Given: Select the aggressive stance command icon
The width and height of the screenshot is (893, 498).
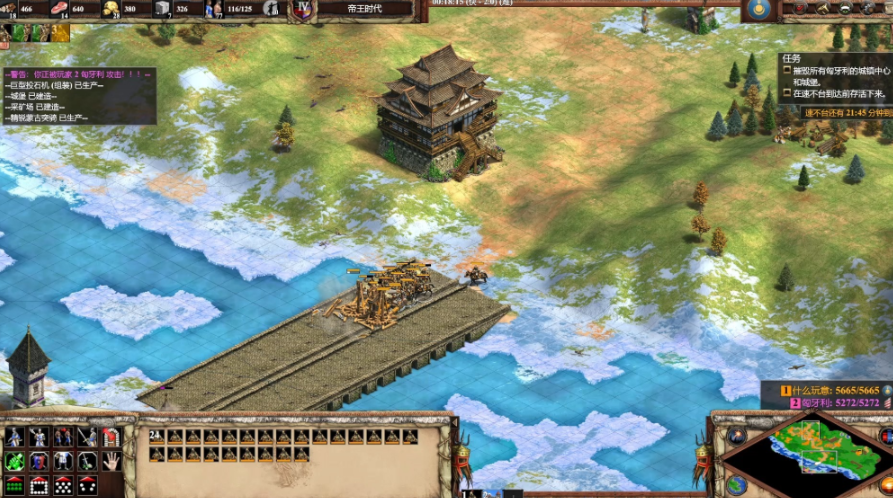Looking at the screenshot, I should 14,437.
